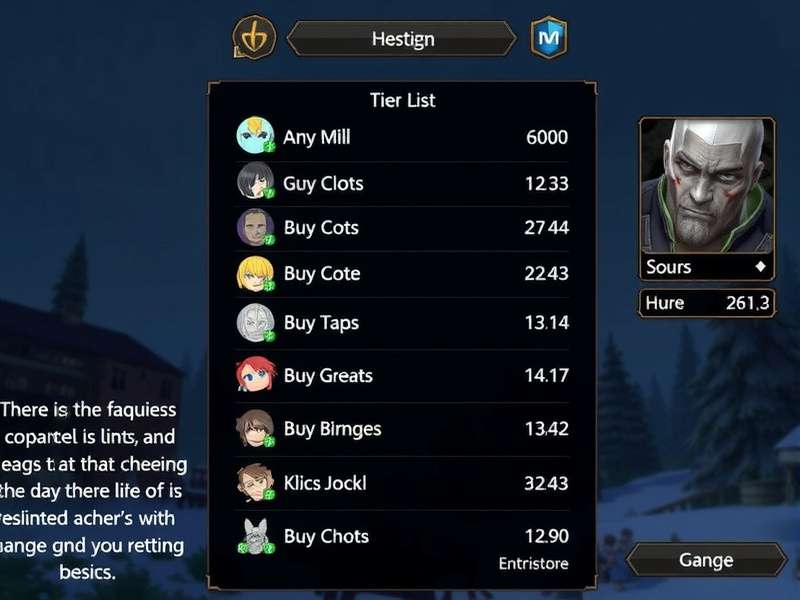Screen dimensions: 800x600
Task: Select the Buy Taps entry
Action: pos(402,323)
